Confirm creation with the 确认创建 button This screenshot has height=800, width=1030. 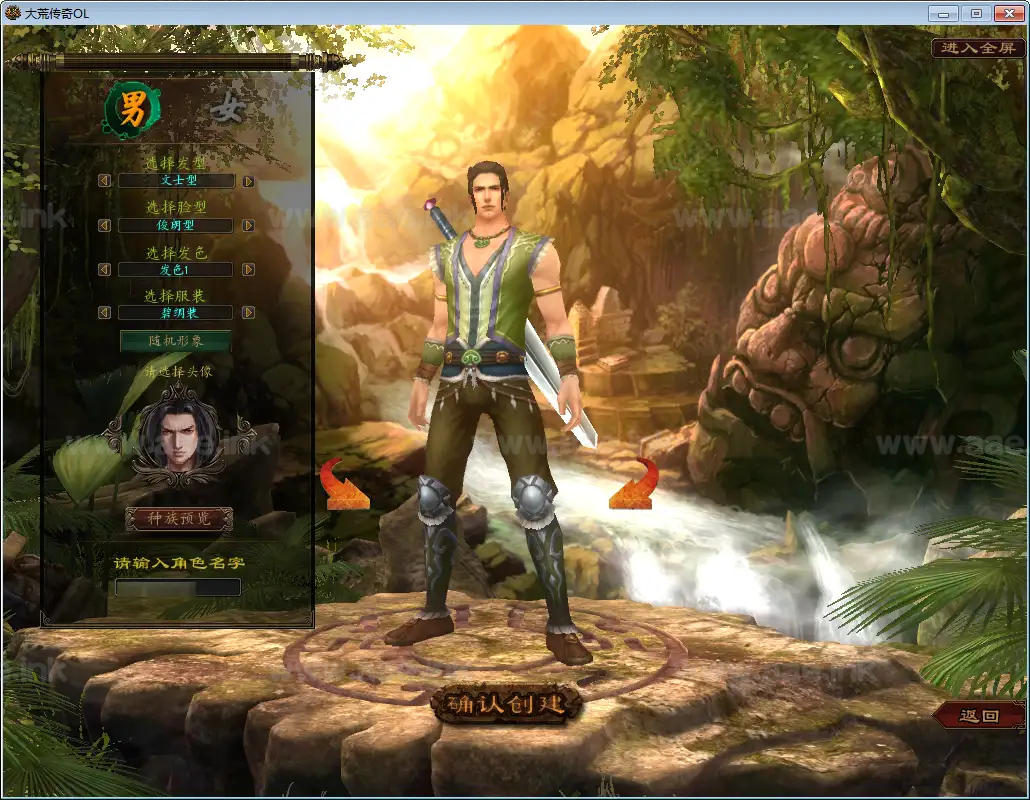pos(506,704)
